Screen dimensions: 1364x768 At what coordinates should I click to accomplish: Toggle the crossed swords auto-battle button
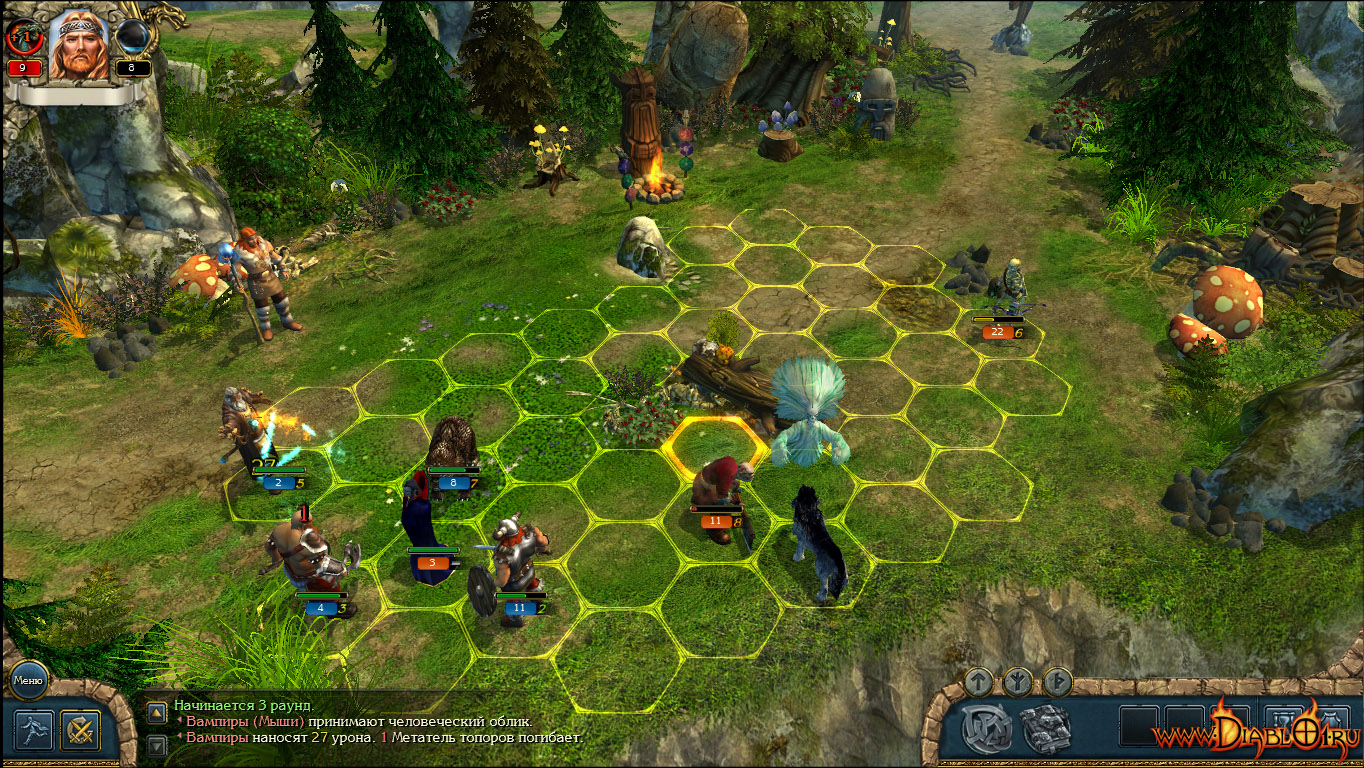click(x=80, y=730)
